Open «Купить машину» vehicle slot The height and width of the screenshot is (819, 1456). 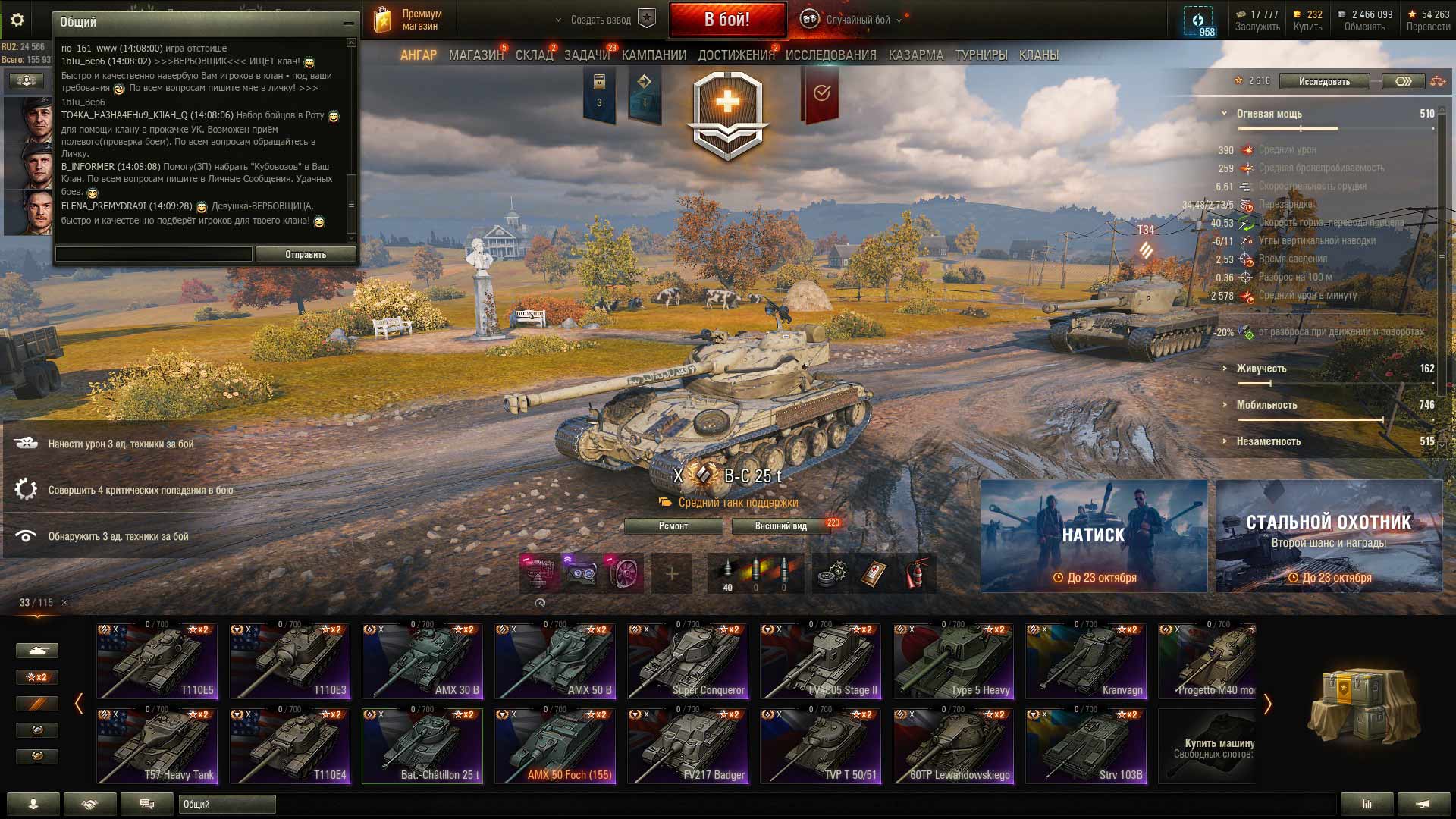[x=1207, y=746]
